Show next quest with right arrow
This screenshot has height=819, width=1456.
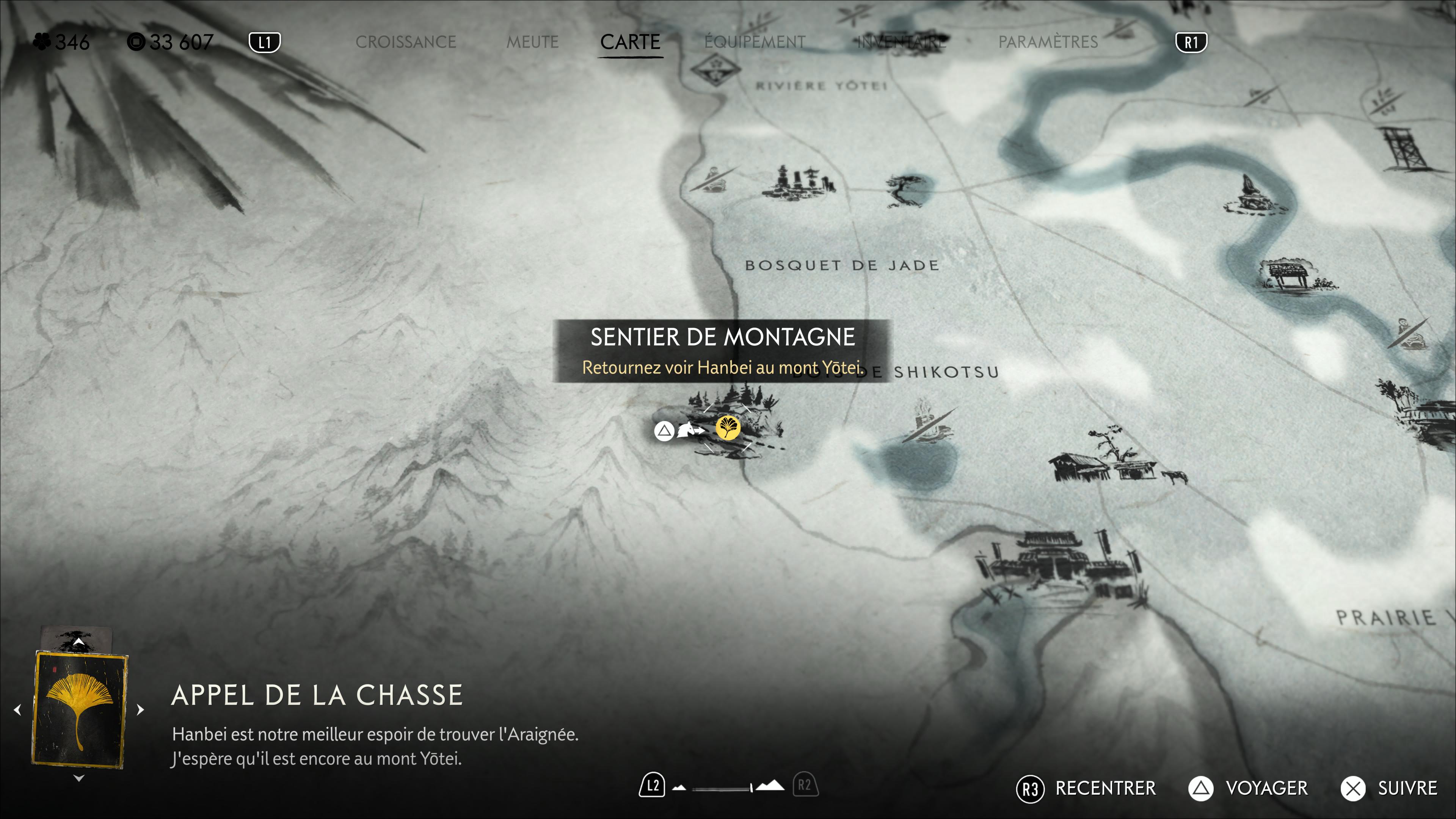click(141, 709)
